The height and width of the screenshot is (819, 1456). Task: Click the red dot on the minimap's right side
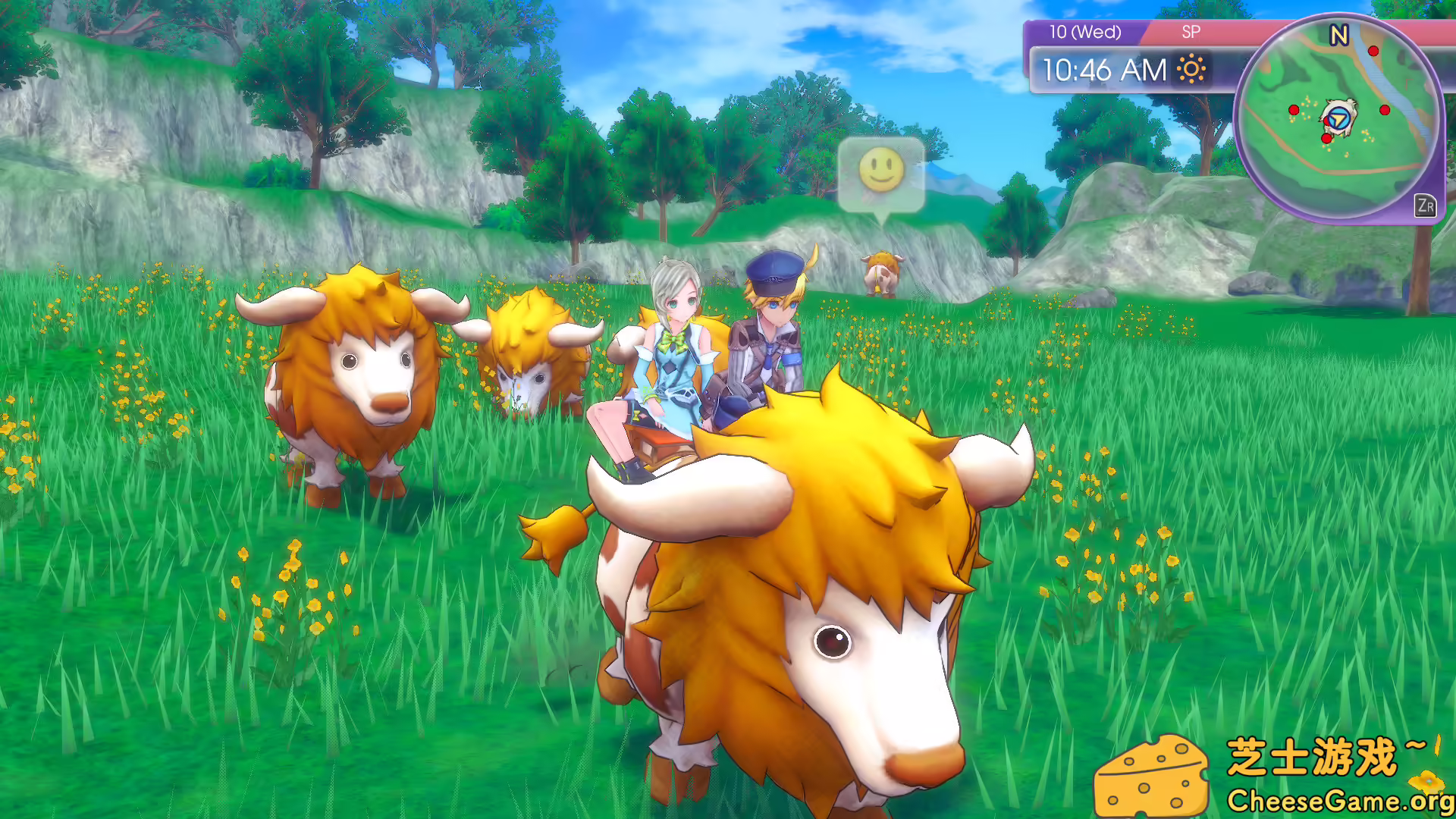pyautogui.click(x=1385, y=111)
